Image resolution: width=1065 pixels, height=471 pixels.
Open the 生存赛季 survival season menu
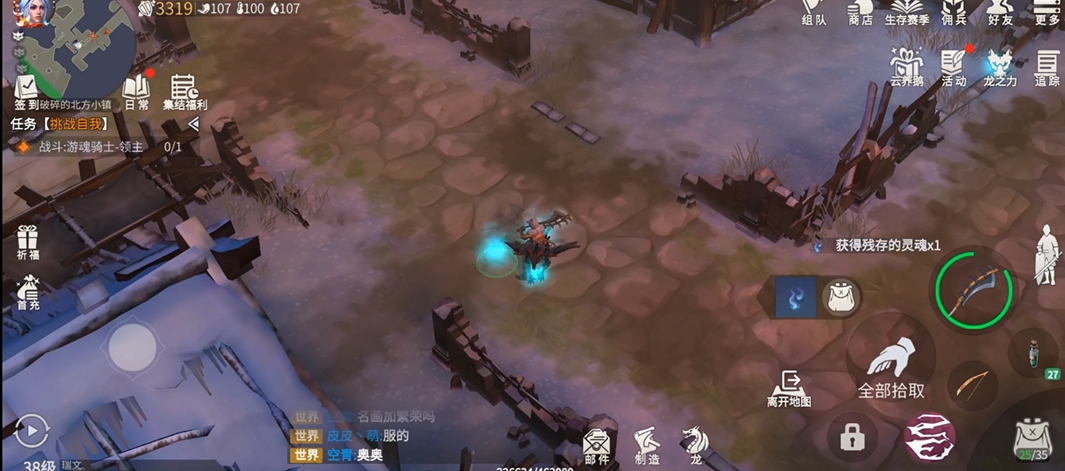907,14
